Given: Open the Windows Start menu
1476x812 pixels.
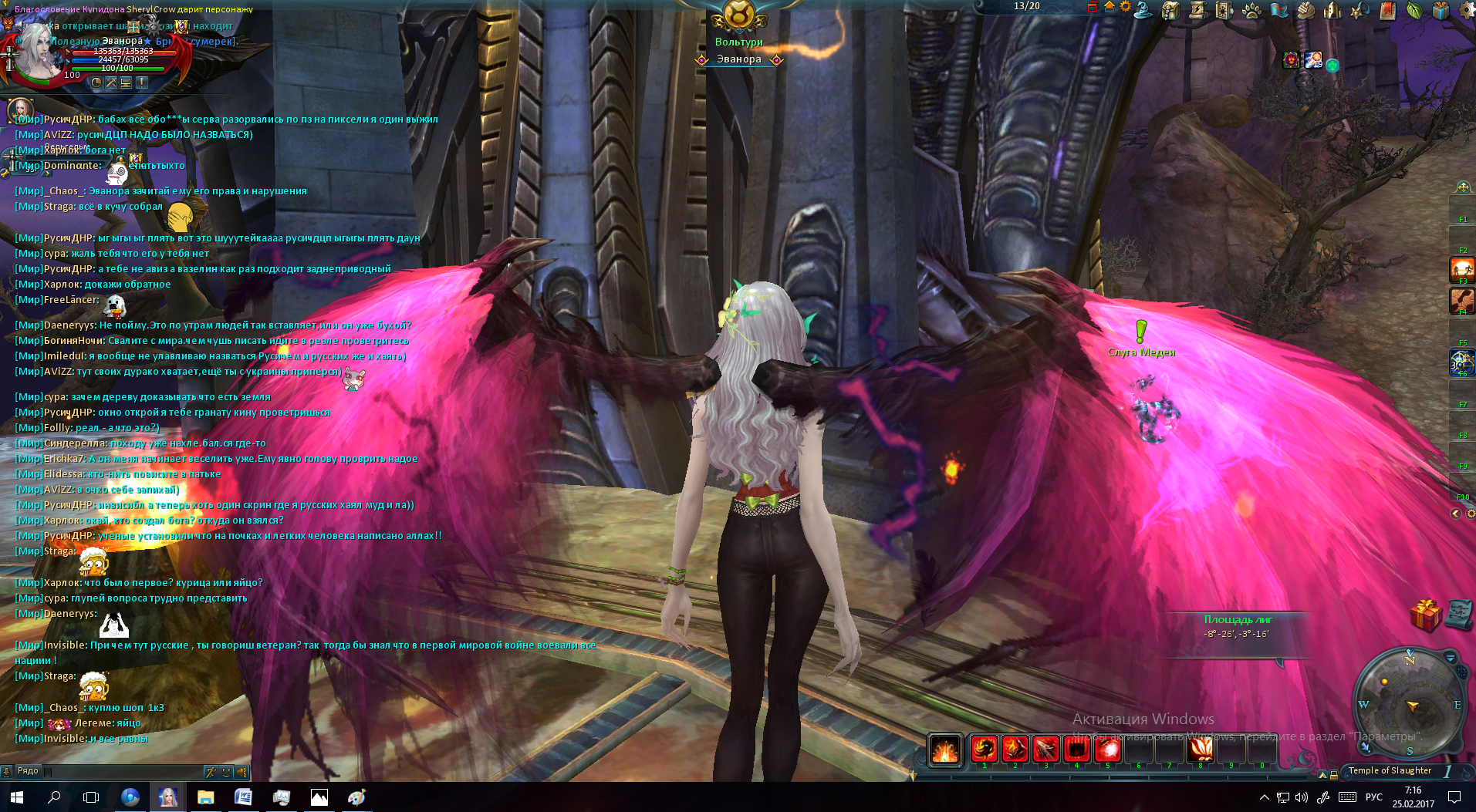Looking at the screenshot, I should pos(16,797).
